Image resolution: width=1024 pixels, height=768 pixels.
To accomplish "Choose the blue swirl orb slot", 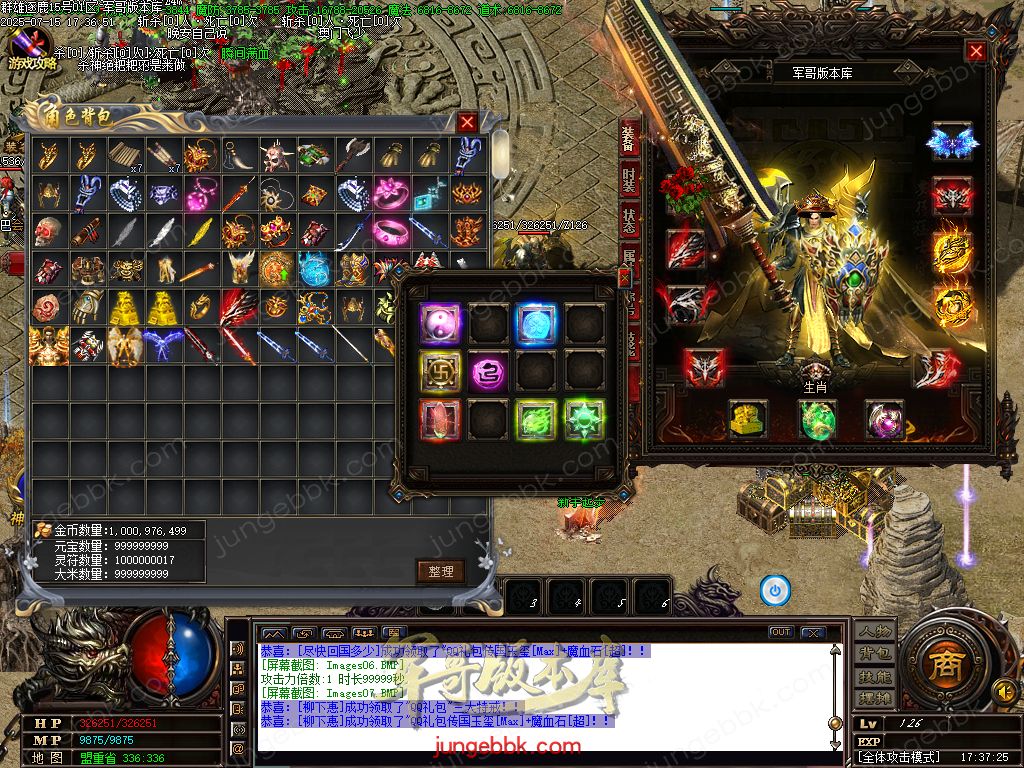I will coord(535,323).
